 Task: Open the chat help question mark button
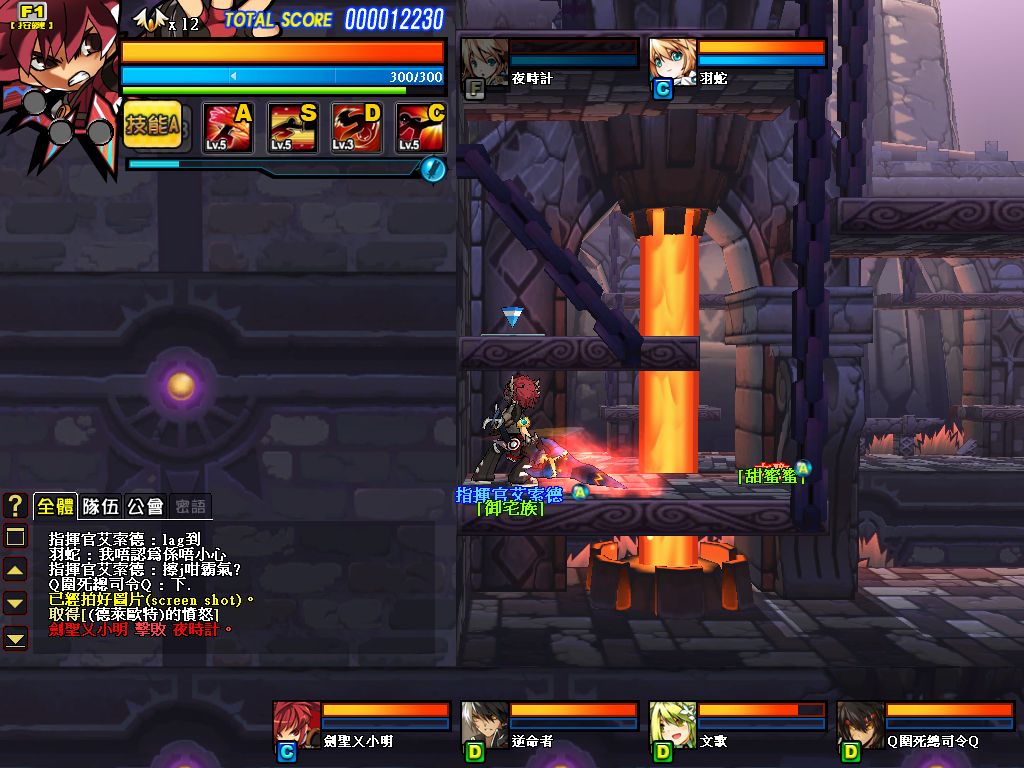(15, 505)
